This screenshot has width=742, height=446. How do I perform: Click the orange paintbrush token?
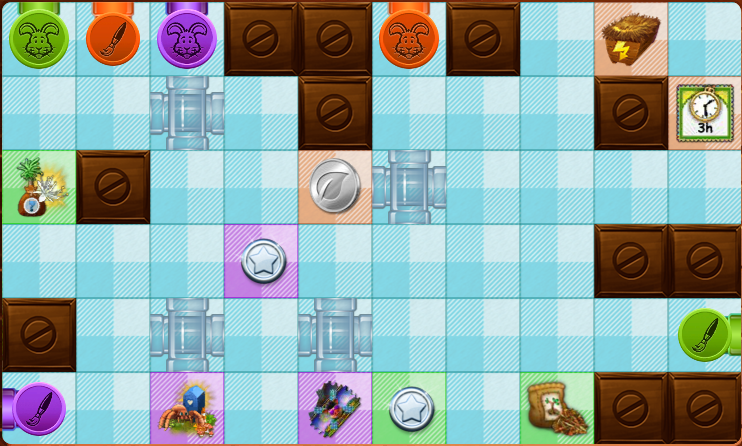110,38
